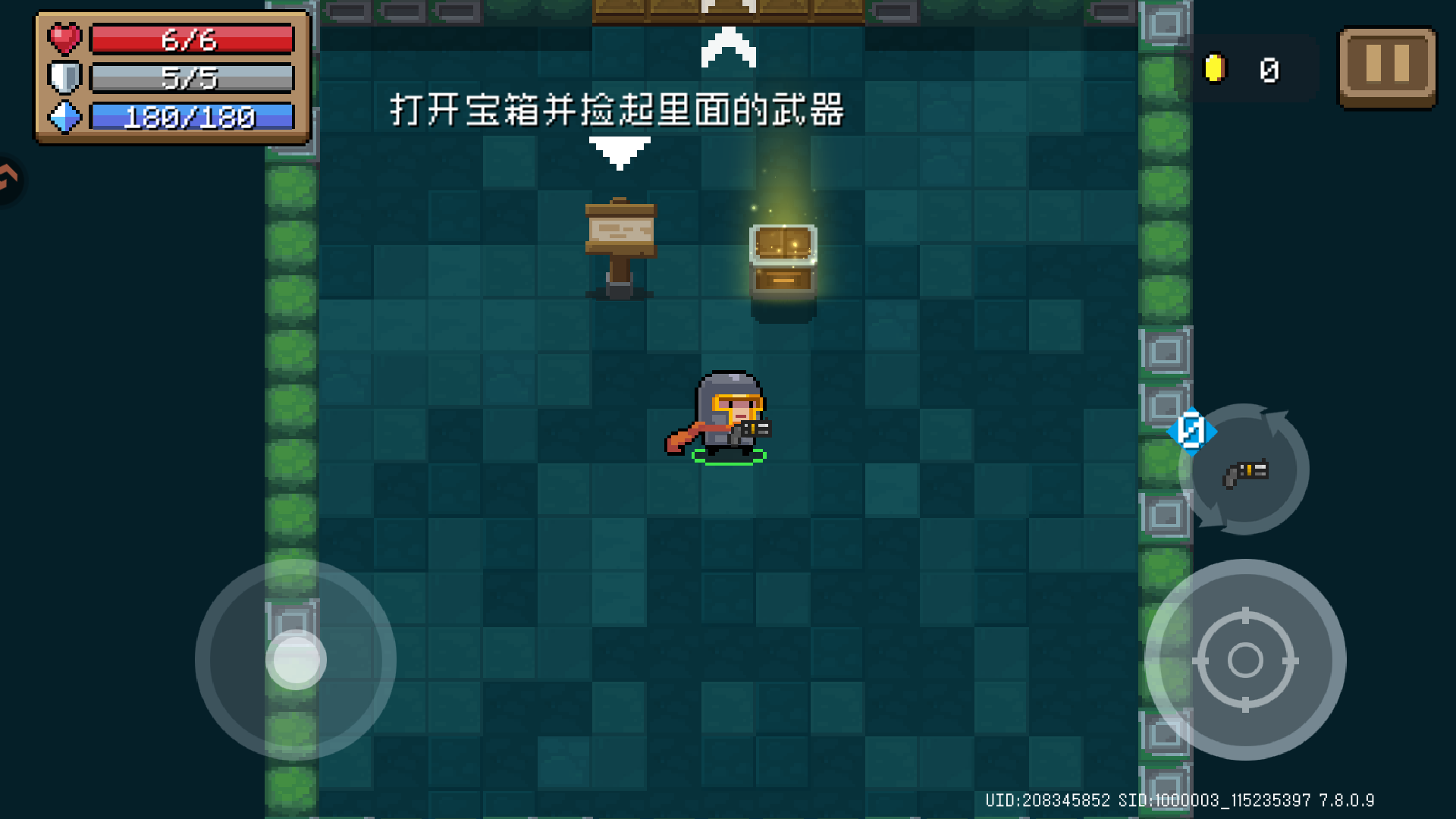Tap the movement joystick bottom left
This screenshot has width=1456, height=819.
(296, 660)
